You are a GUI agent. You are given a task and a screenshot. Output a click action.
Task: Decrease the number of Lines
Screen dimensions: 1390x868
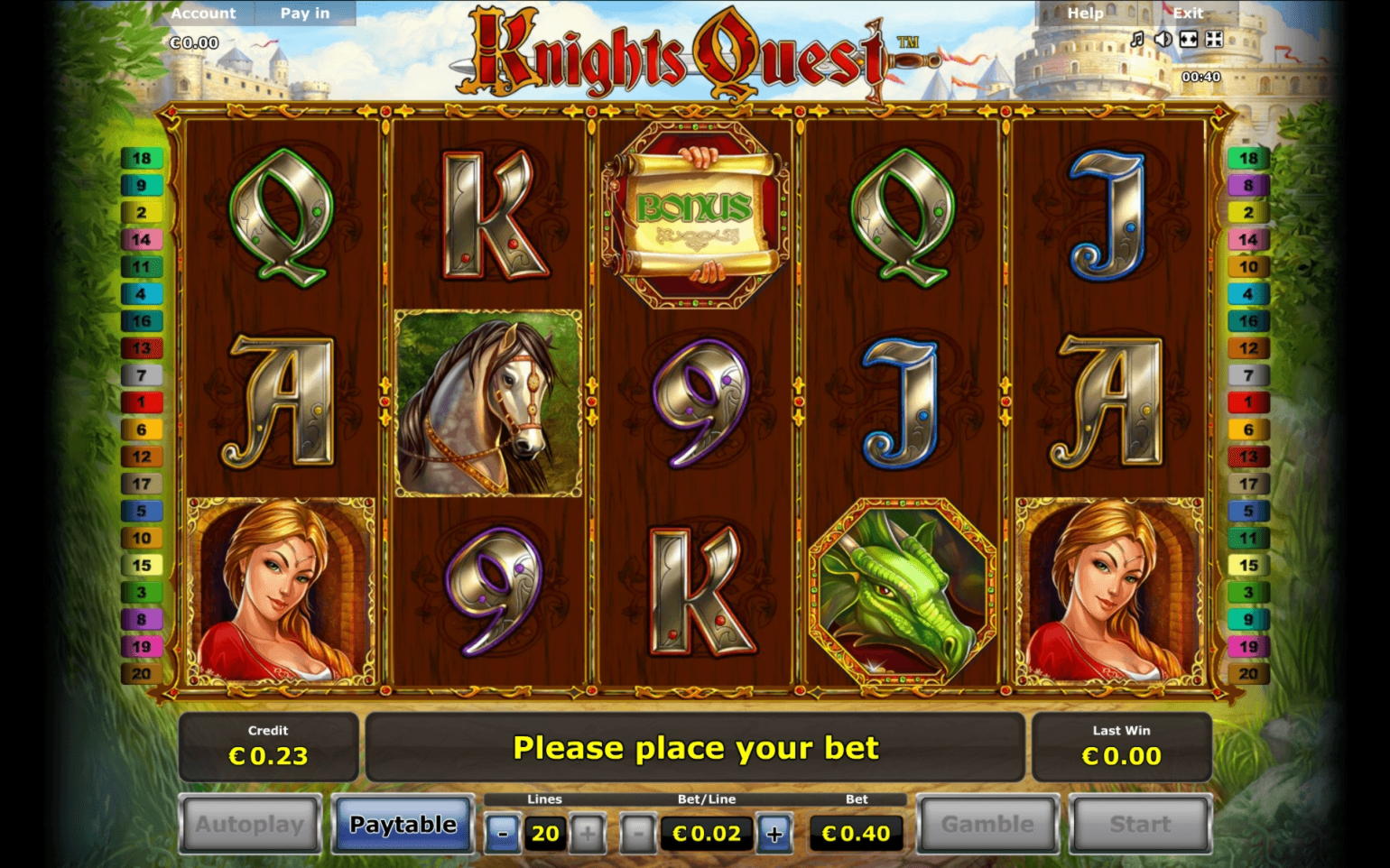503,834
